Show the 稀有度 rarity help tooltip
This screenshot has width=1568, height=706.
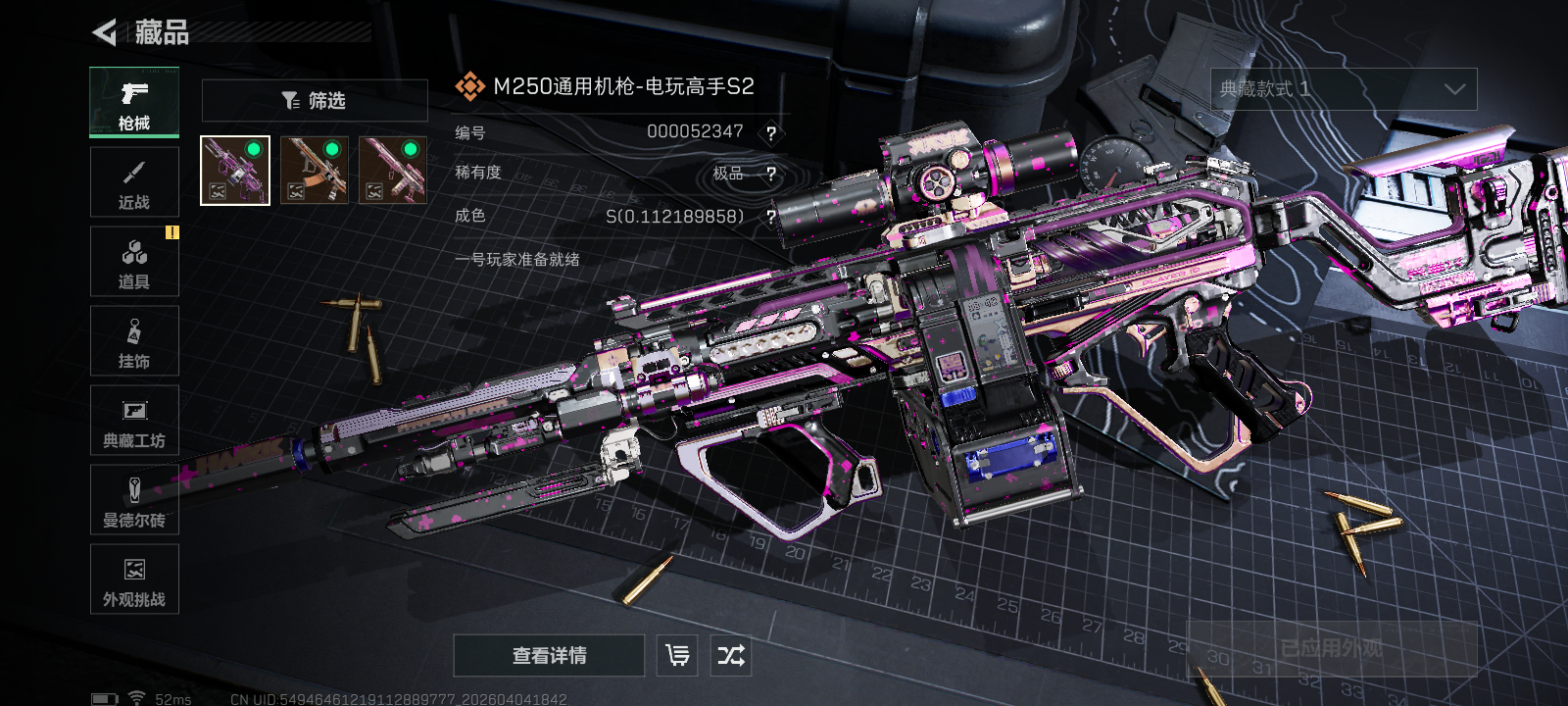[771, 175]
